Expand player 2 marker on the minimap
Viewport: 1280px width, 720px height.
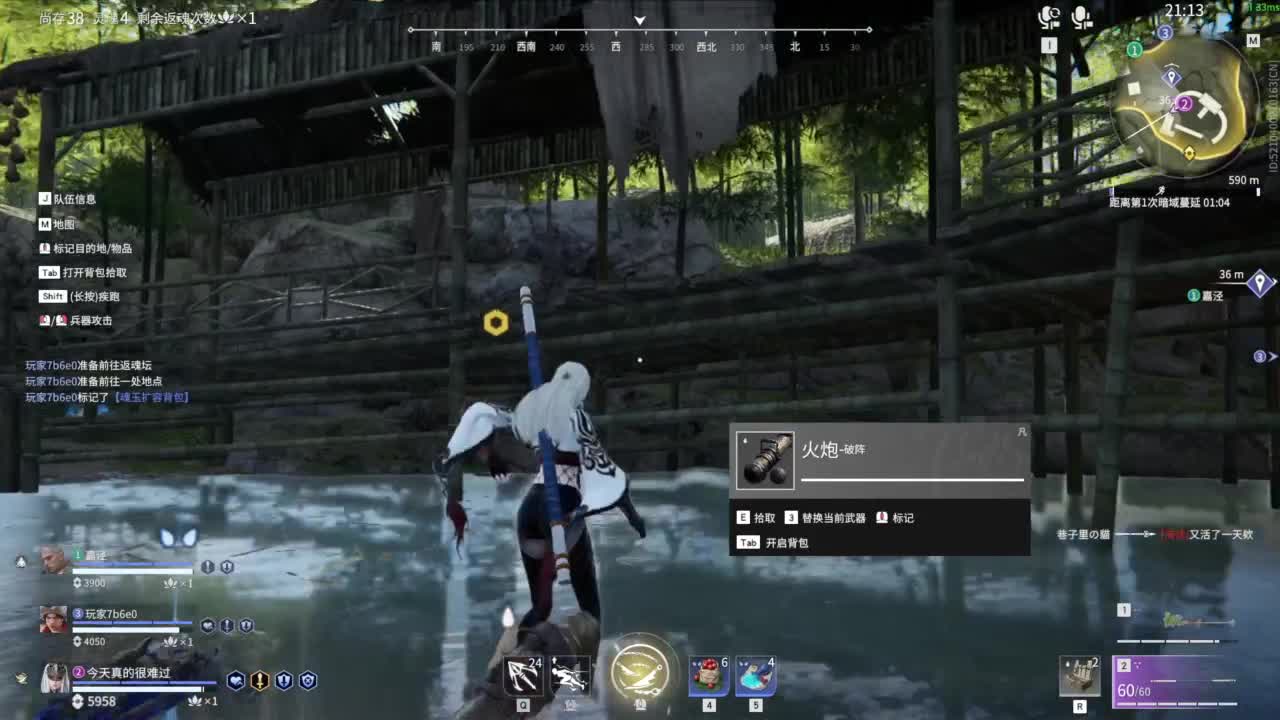point(1184,104)
